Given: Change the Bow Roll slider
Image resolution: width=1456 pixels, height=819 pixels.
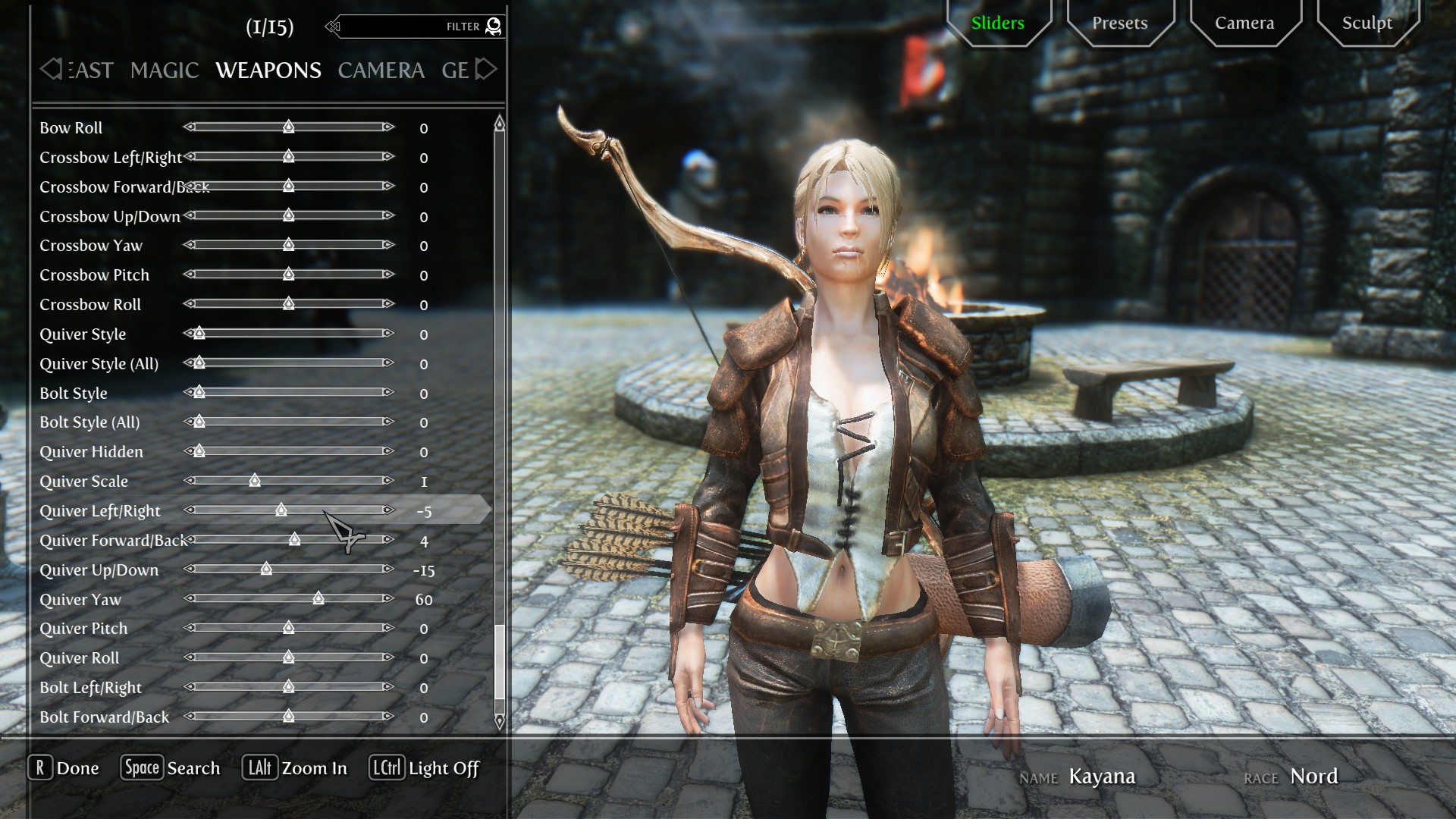Looking at the screenshot, I should click(x=288, y=127).
